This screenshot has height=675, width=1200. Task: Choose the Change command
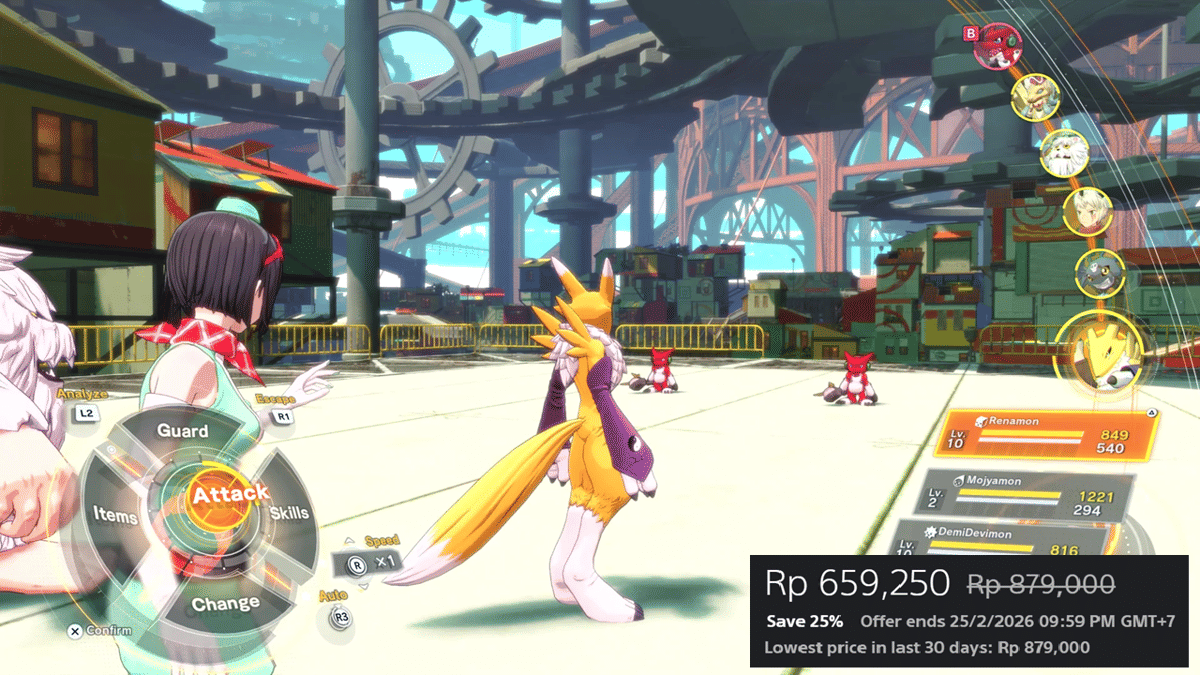pyautogui.click(x=225, y=604)
